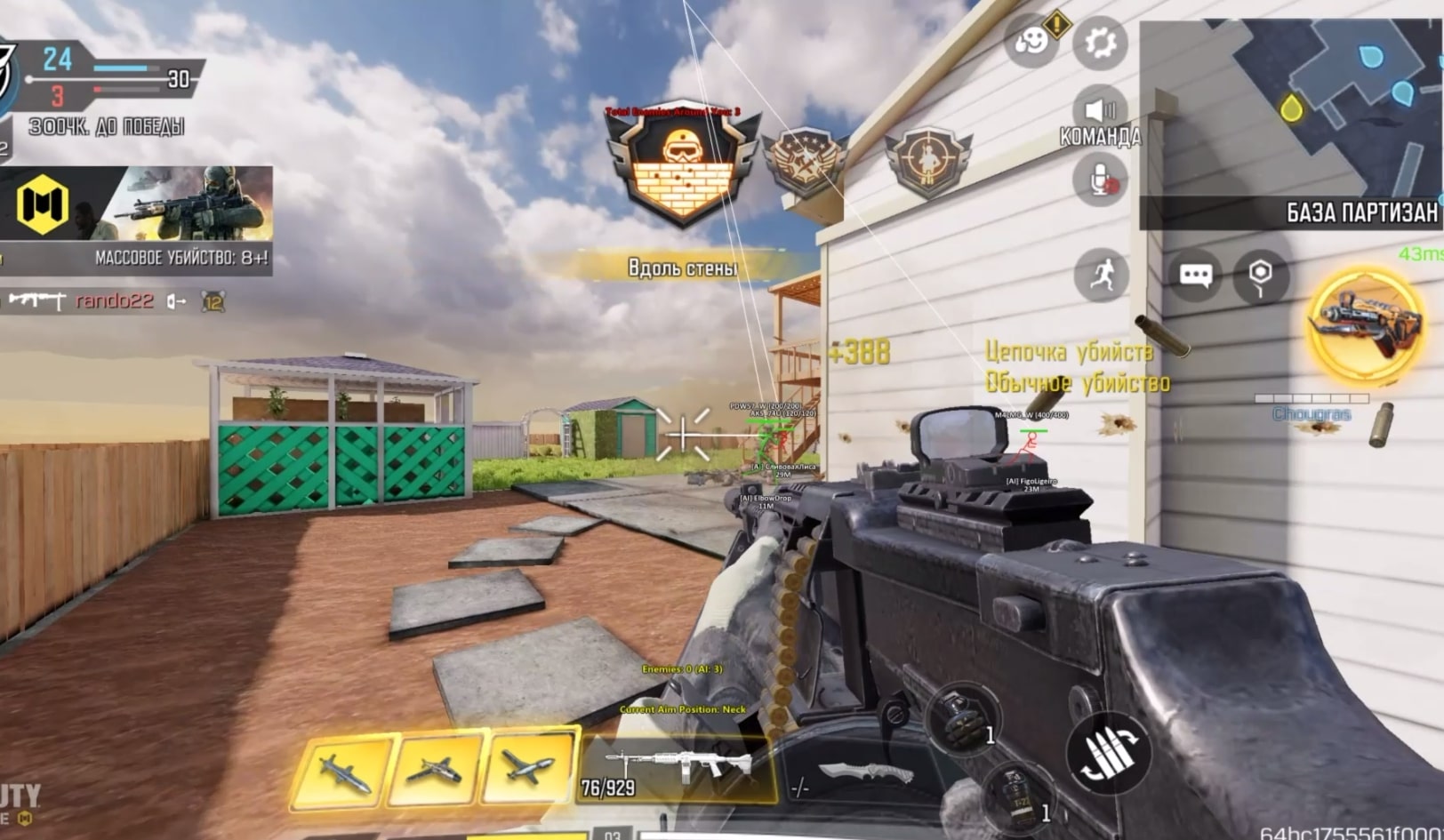This screenshot has width=1444, height=840.
Task: Open the game settings gear
Action: (x=1101, y=42)
